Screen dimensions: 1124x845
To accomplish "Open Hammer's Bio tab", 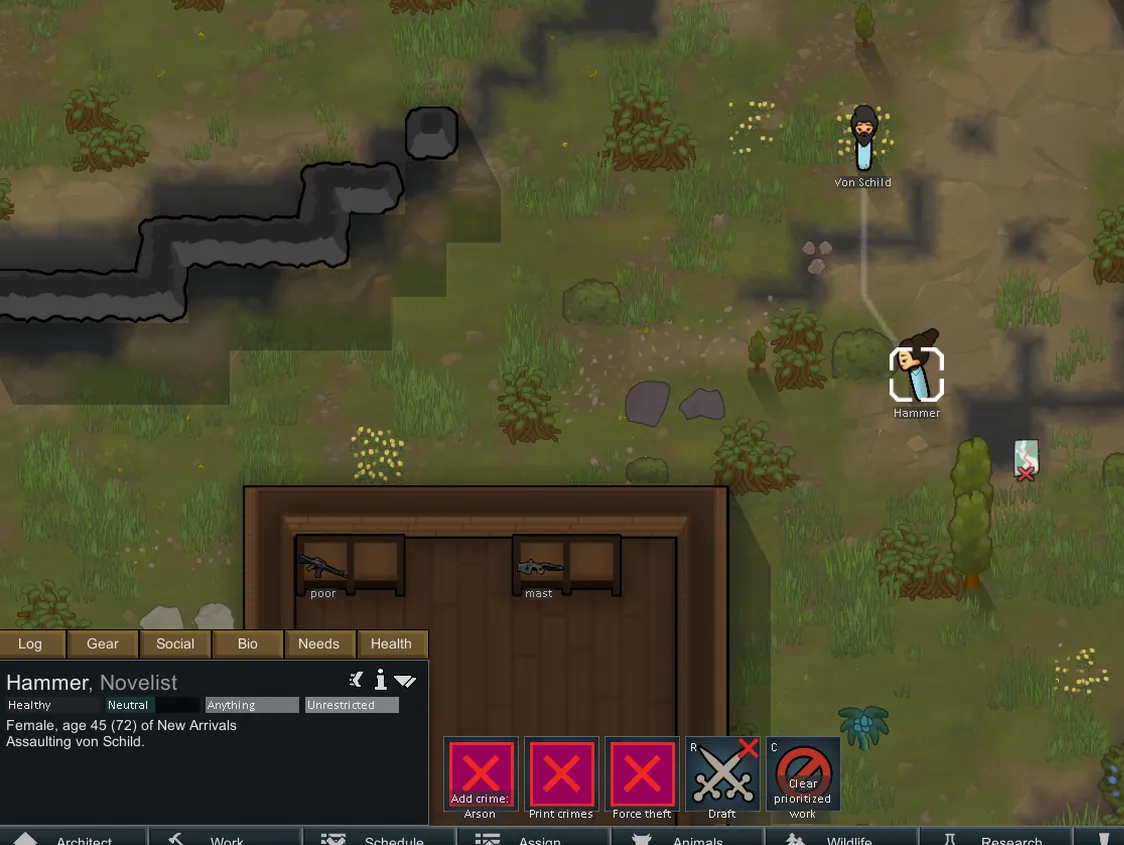I will (x=247, y=644).
